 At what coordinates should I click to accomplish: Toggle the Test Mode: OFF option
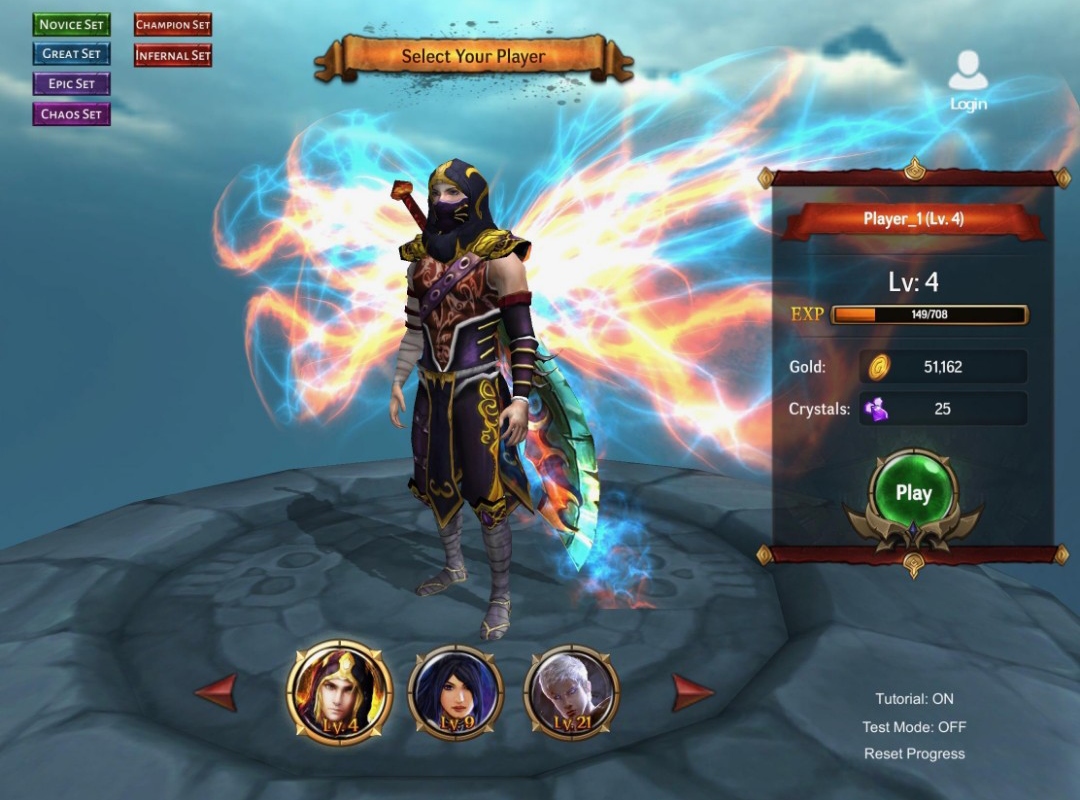(x=914, y=727)
